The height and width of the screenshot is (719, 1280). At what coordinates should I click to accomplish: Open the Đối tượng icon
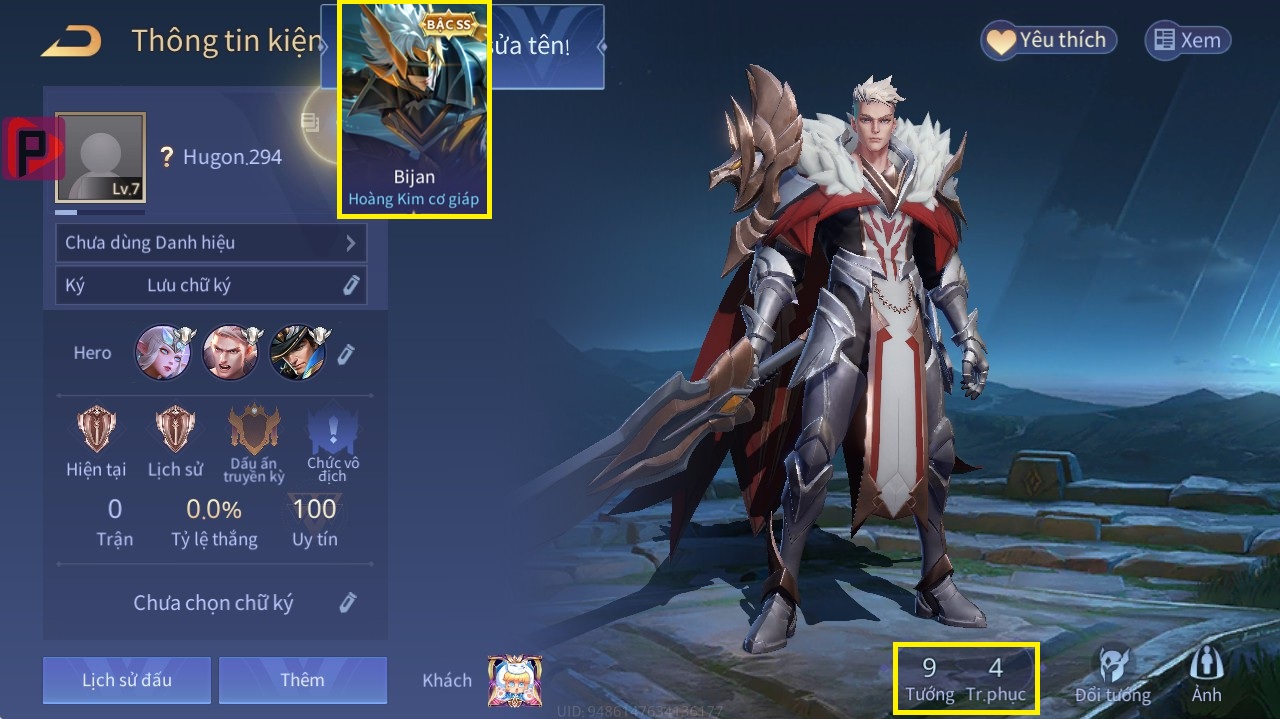(x=1112, y=675)
